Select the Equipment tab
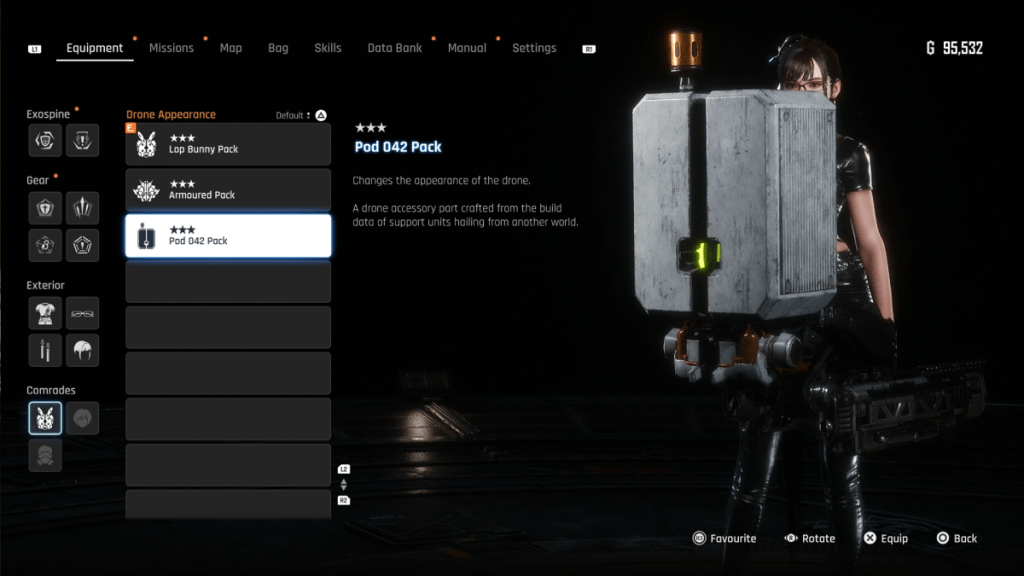Screen dimensions: 1024x576 [x=95, y=48]
